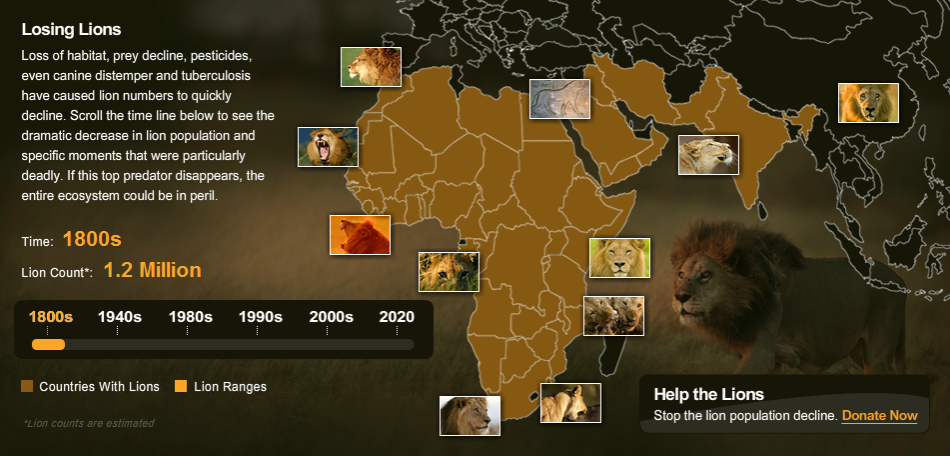Open the golden-maned lion thumbnail over China

[868, 103]
